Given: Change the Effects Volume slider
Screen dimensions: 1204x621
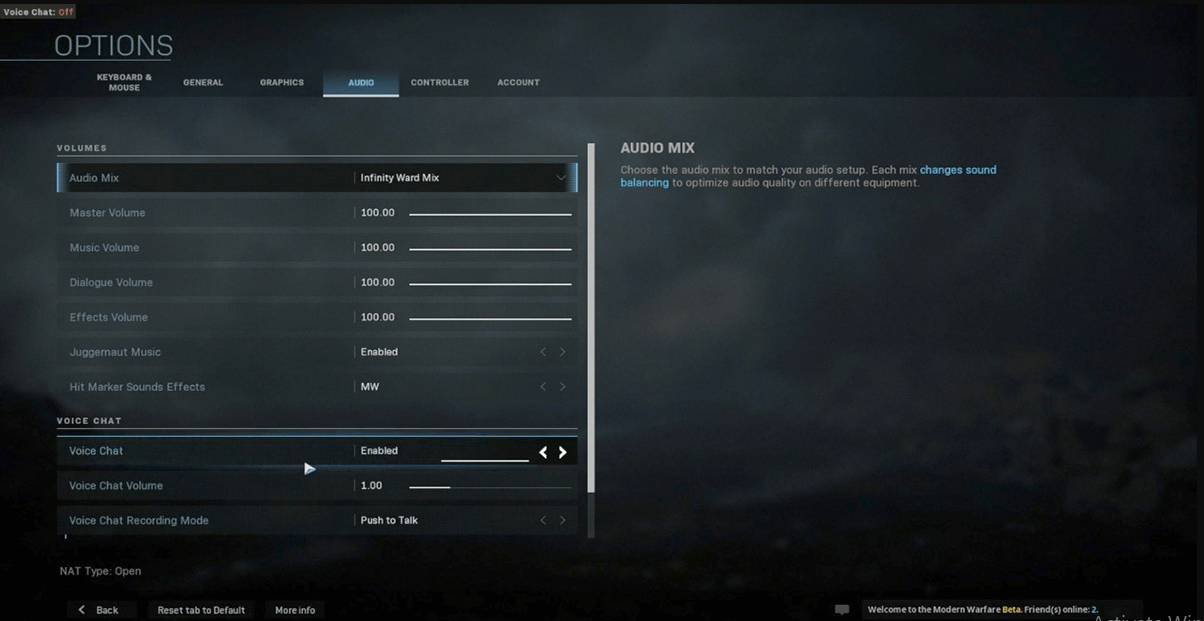Looking at the screenshot, I should coord(490,319).
